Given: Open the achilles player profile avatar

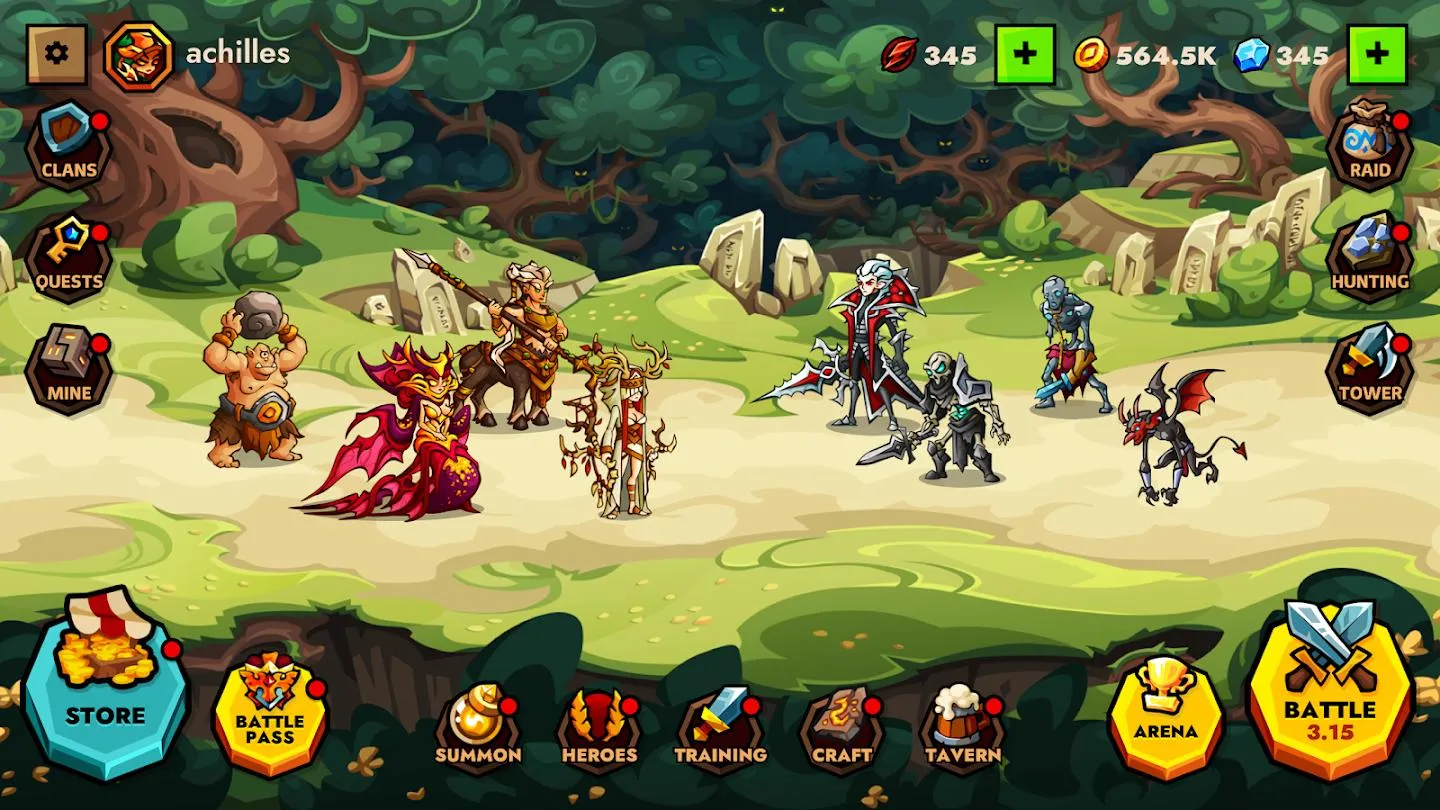Looking at the screenshot, I should point(139,55).
